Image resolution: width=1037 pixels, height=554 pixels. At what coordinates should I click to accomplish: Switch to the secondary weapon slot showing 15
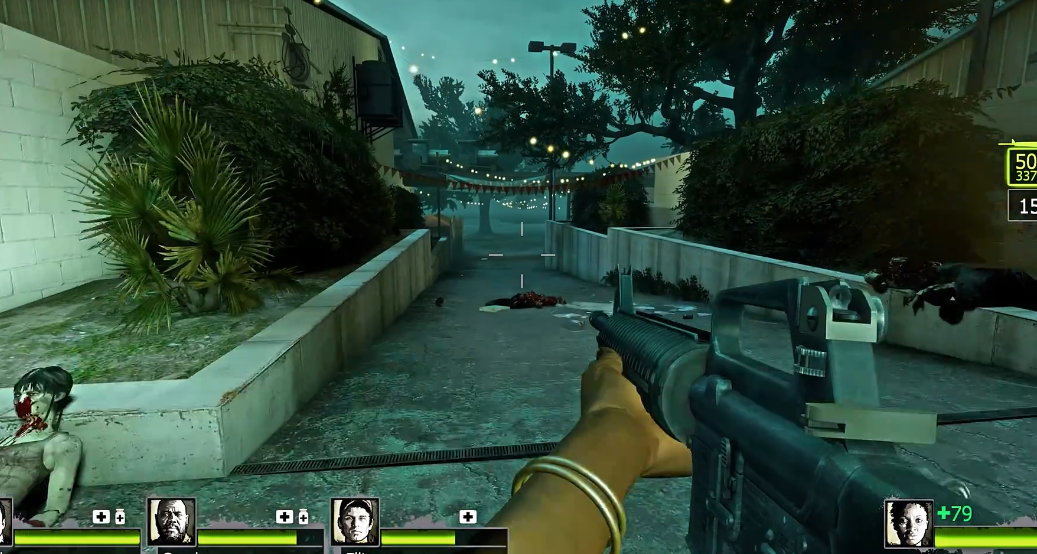click(x=1023, y=206)
